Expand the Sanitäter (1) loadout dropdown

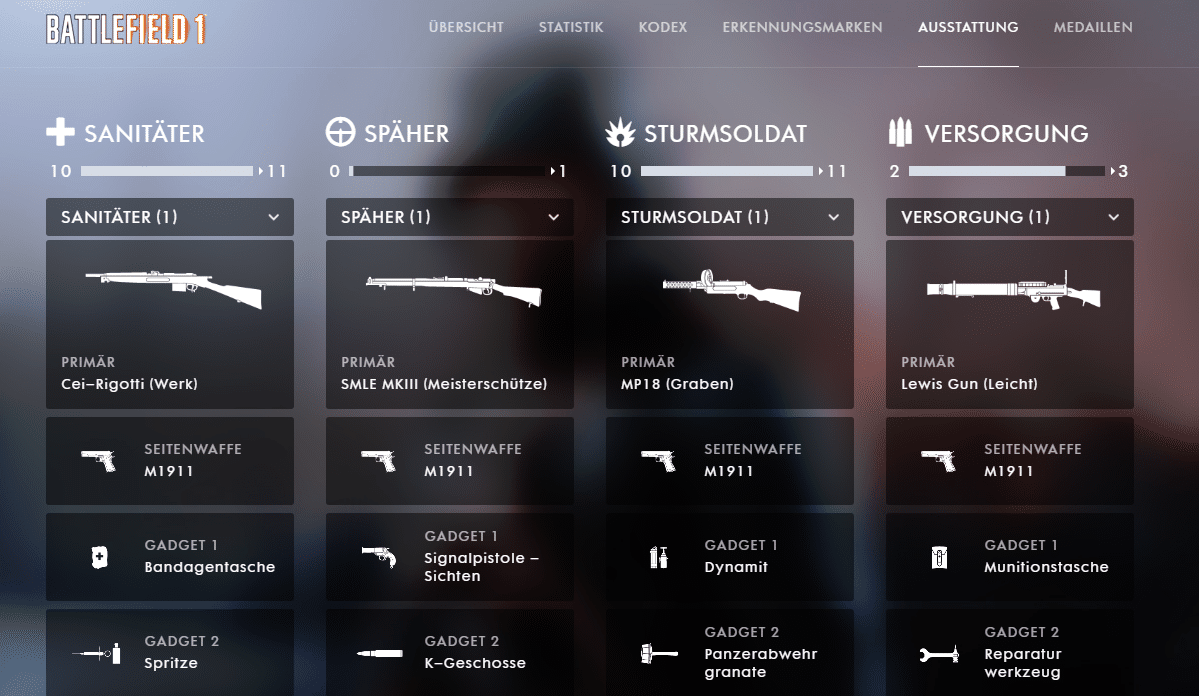pyautogui.click(x=170, y=217)
